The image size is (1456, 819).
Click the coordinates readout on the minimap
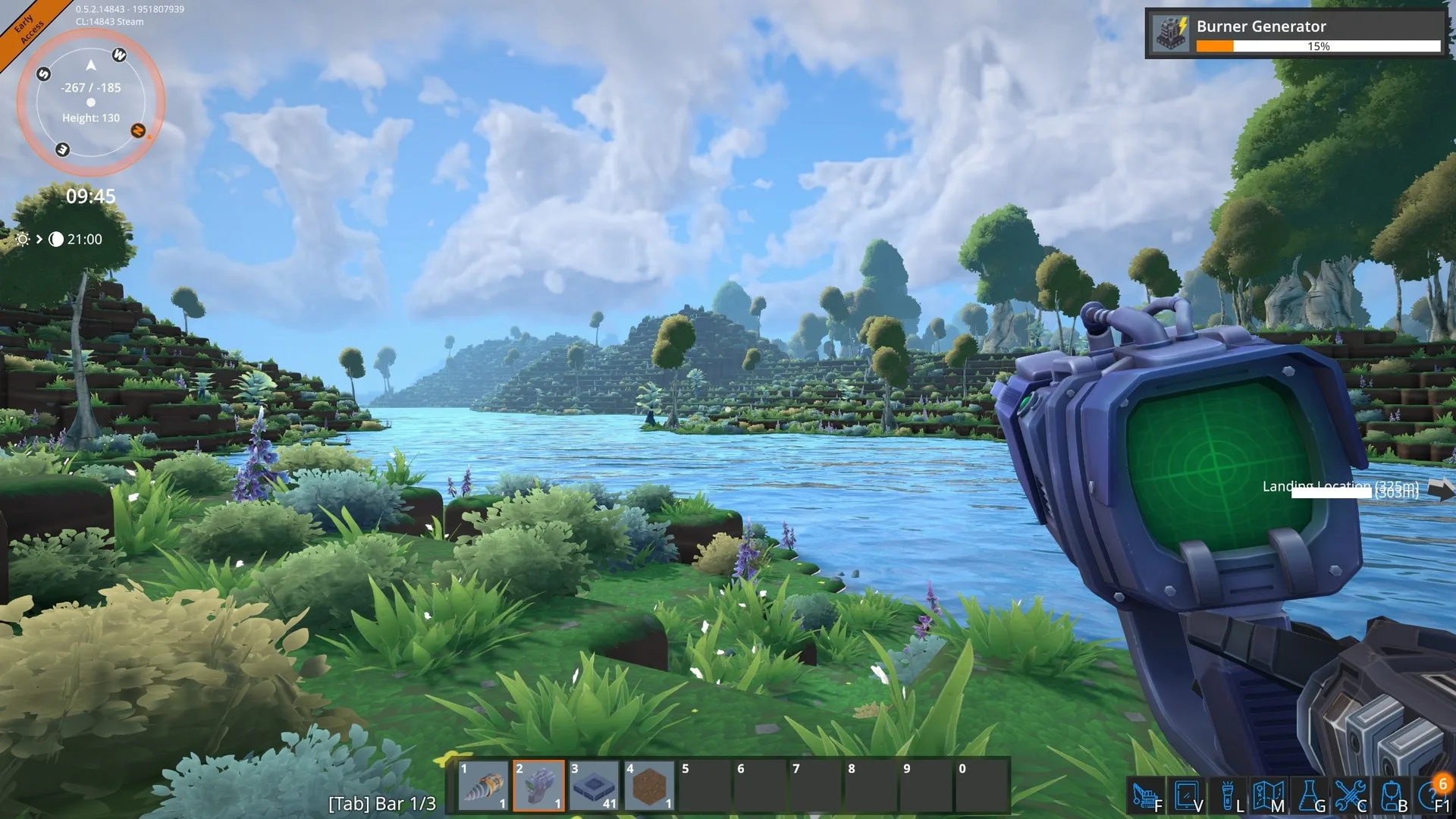[89, 87]
